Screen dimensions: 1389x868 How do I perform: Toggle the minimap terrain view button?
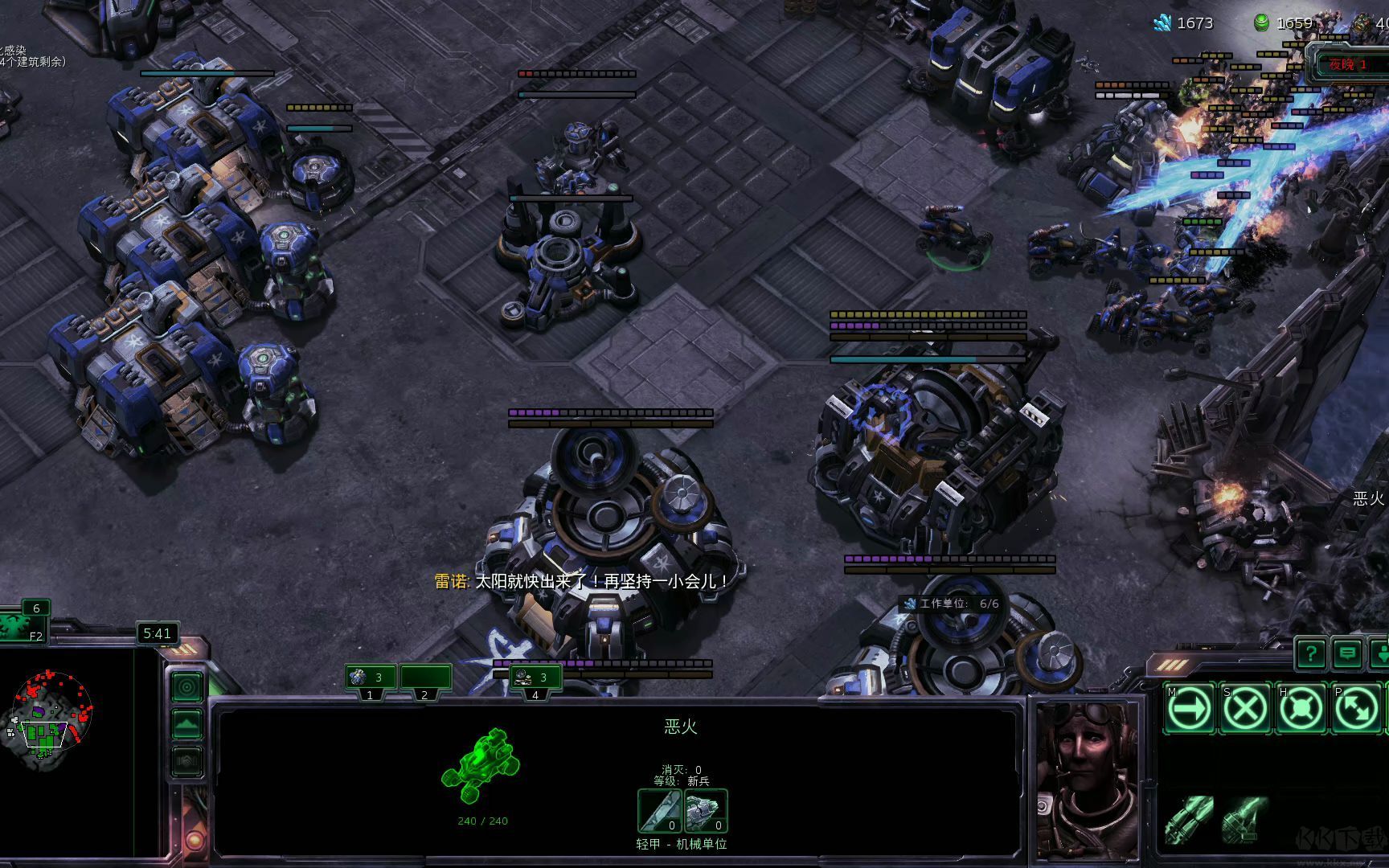pyautogui.click(x=187, y=724)
